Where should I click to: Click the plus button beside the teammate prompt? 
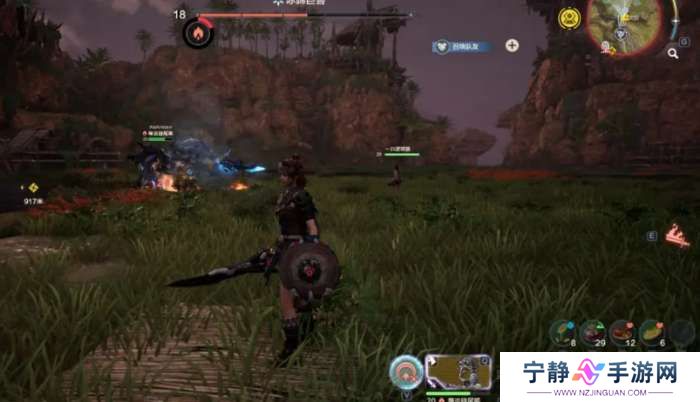512,45
